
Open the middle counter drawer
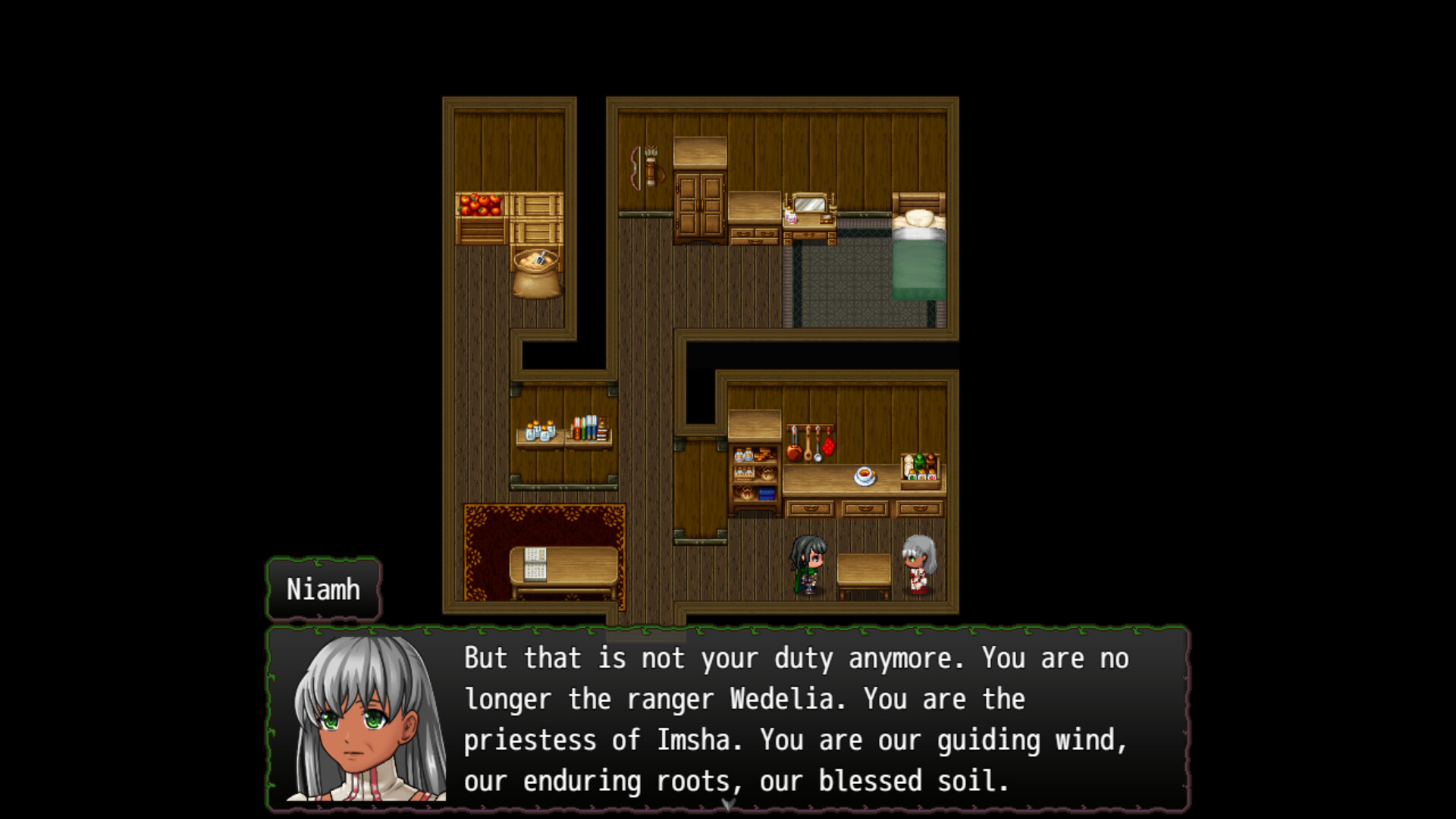[864, 510]
